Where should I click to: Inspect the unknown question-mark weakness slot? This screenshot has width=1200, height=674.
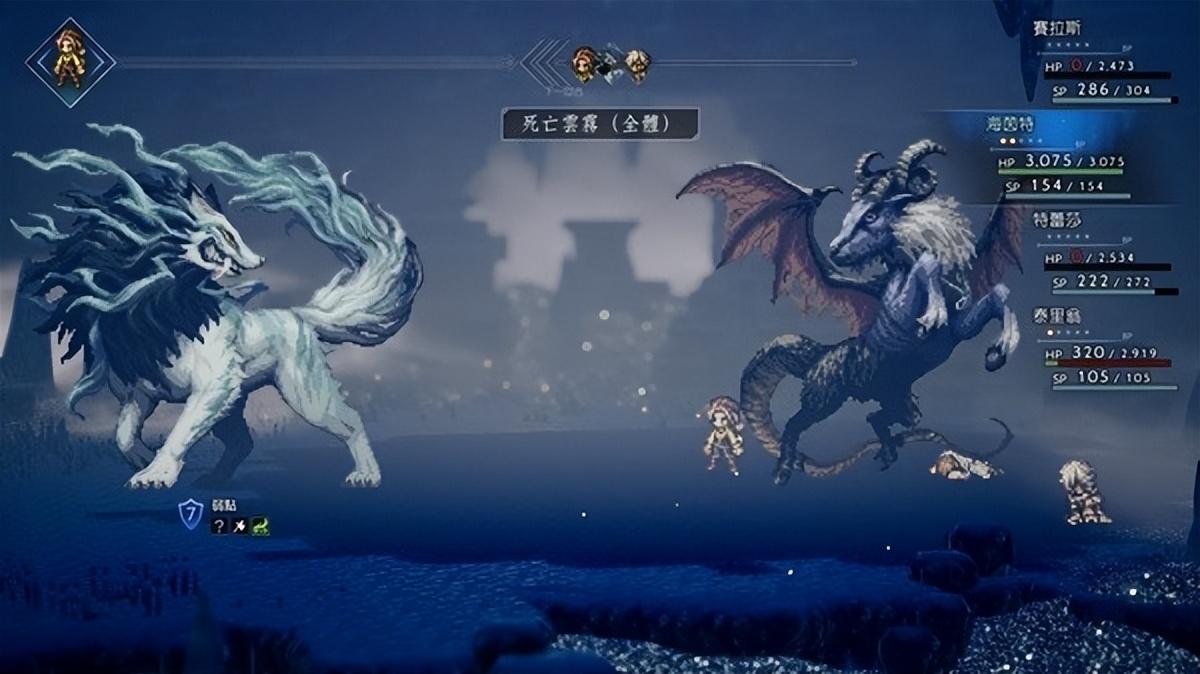click(x=219, y=526)
